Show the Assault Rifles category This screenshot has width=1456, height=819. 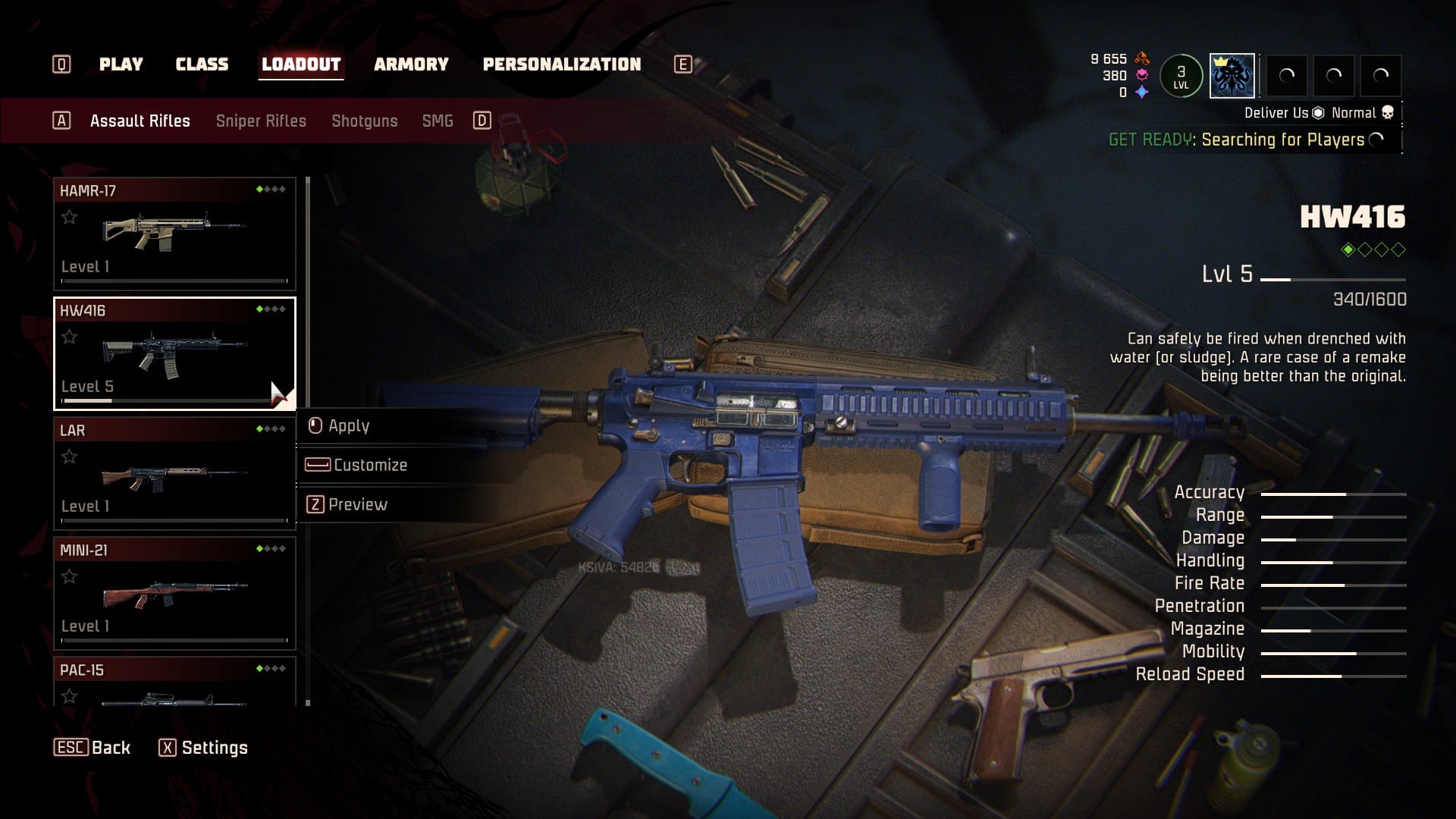pos(140,121)
